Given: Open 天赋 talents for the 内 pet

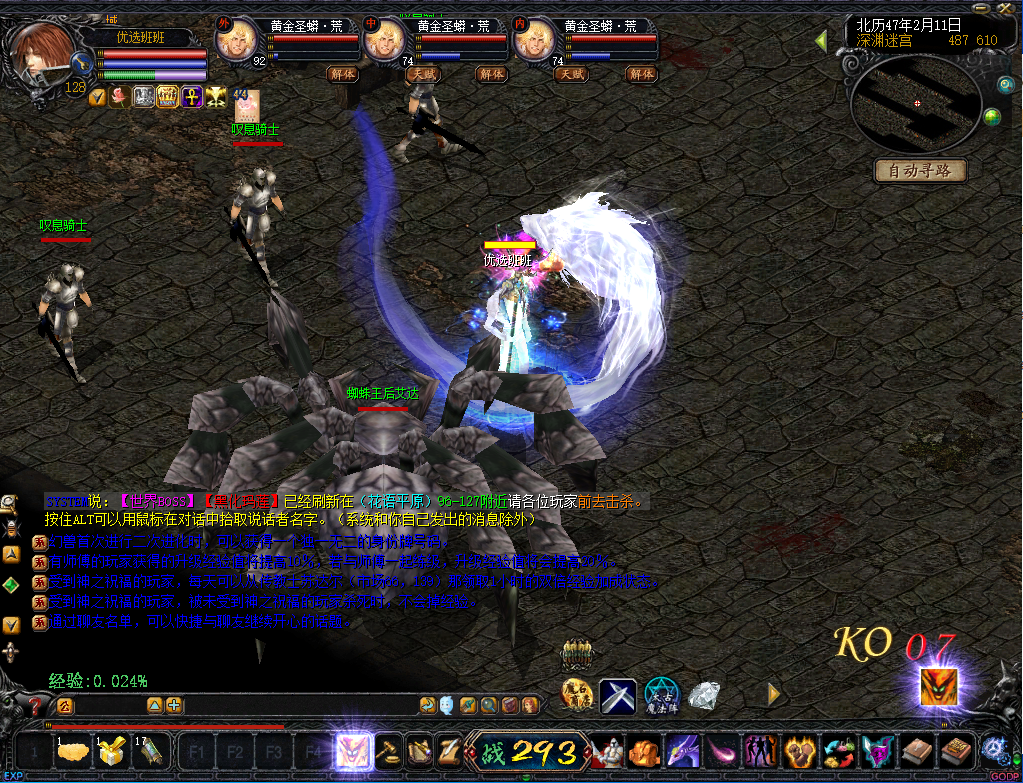Looking at the screenshot, I should (572, 73).
